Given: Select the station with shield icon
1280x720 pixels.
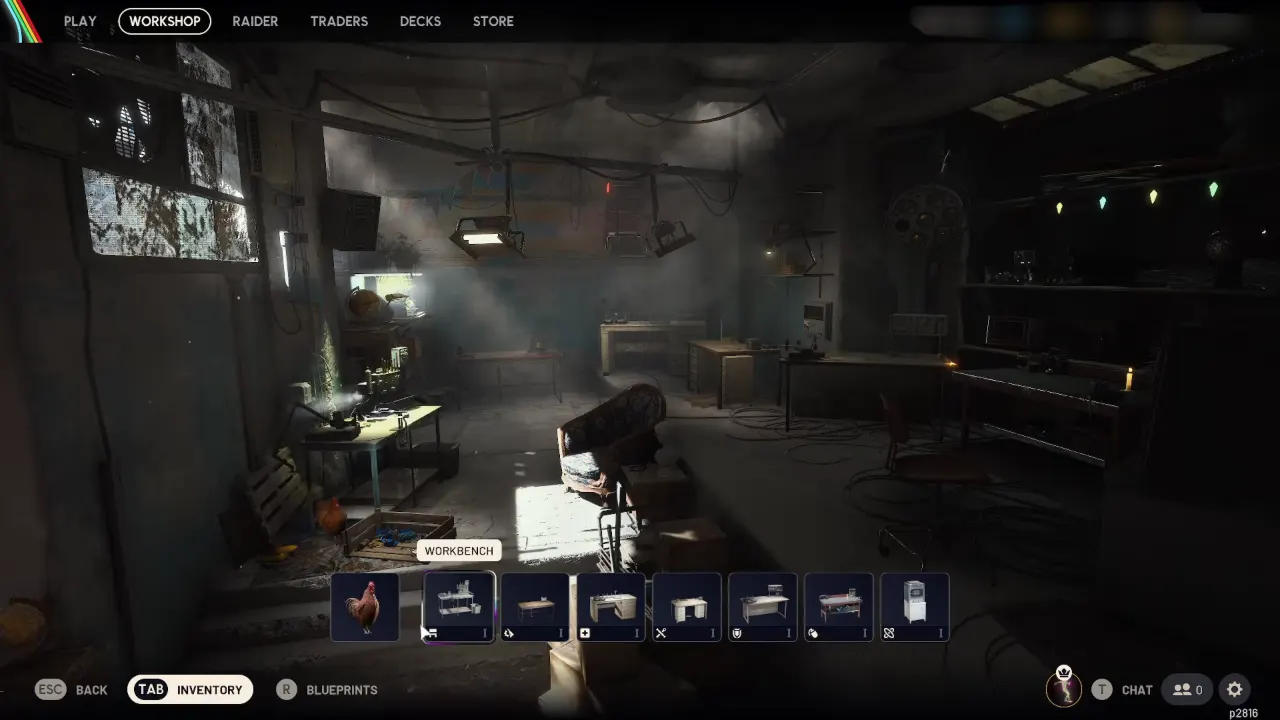Looking at the screenshot, I should click(x=762, y=605).
